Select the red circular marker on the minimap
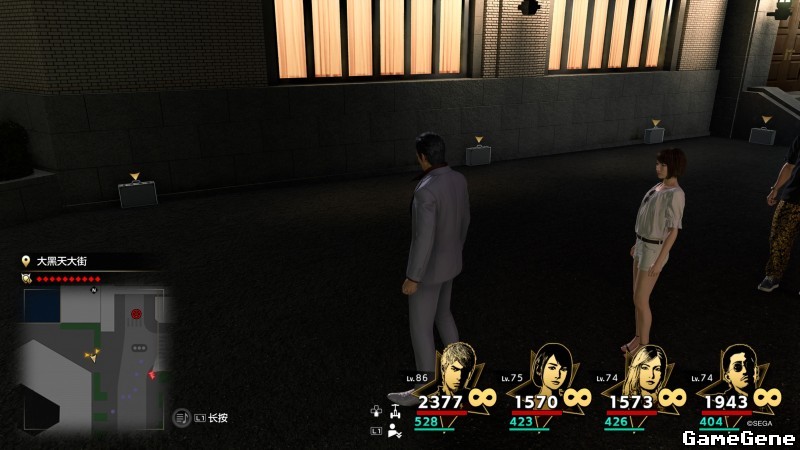This screenshot has width=800, height=450. point(136,314)
